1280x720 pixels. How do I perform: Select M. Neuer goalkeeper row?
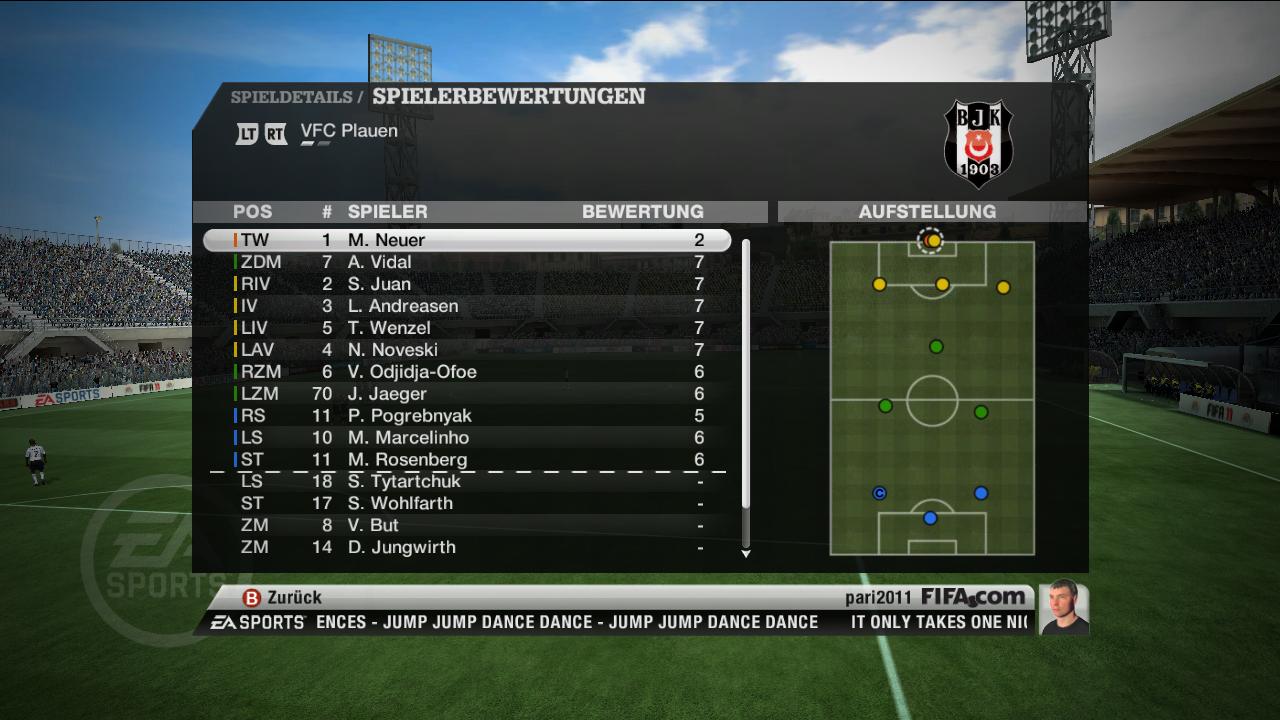click(467, 240)
